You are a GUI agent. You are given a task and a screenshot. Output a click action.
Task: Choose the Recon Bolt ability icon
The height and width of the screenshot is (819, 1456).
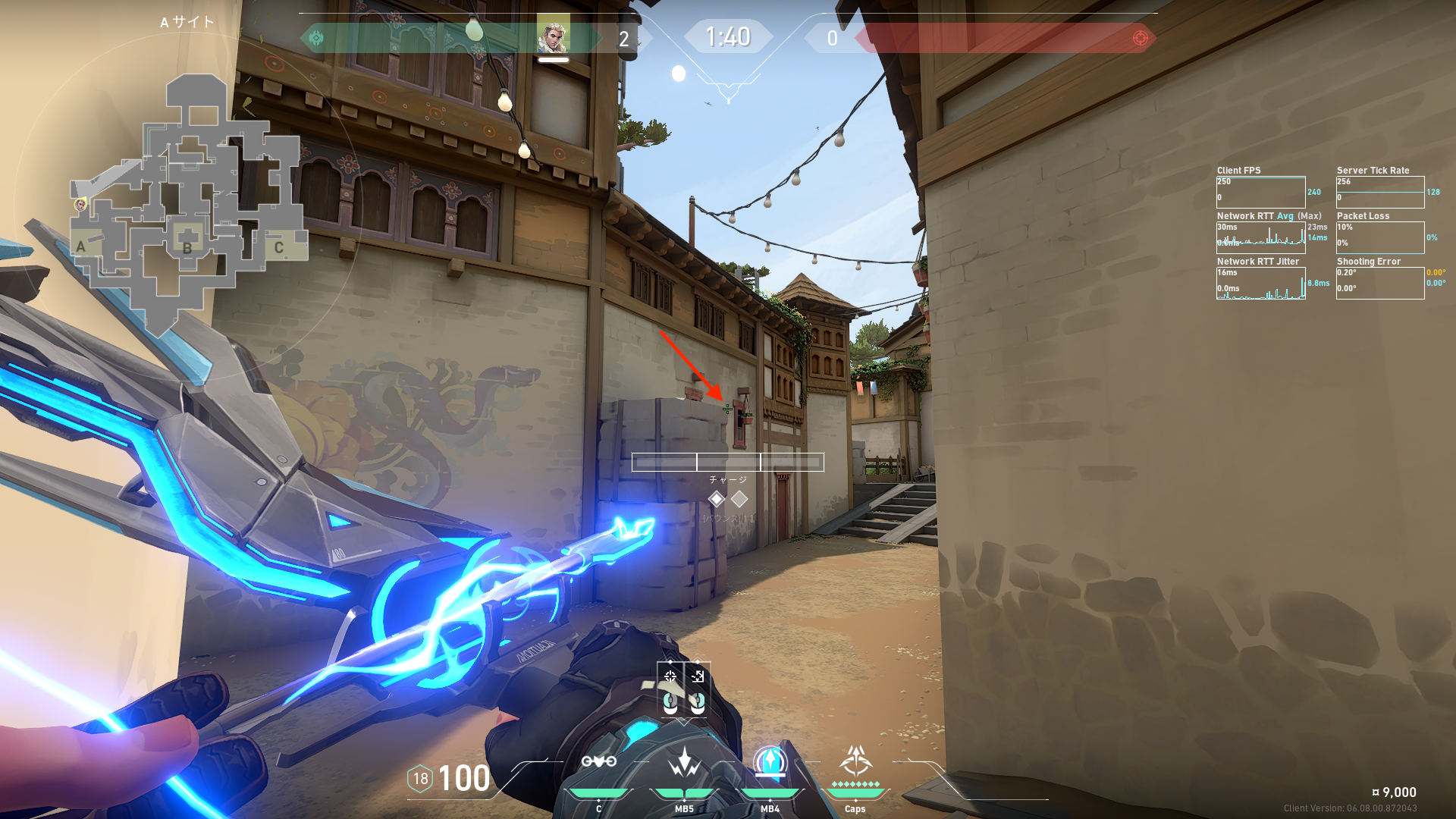(x=770, y=761)
